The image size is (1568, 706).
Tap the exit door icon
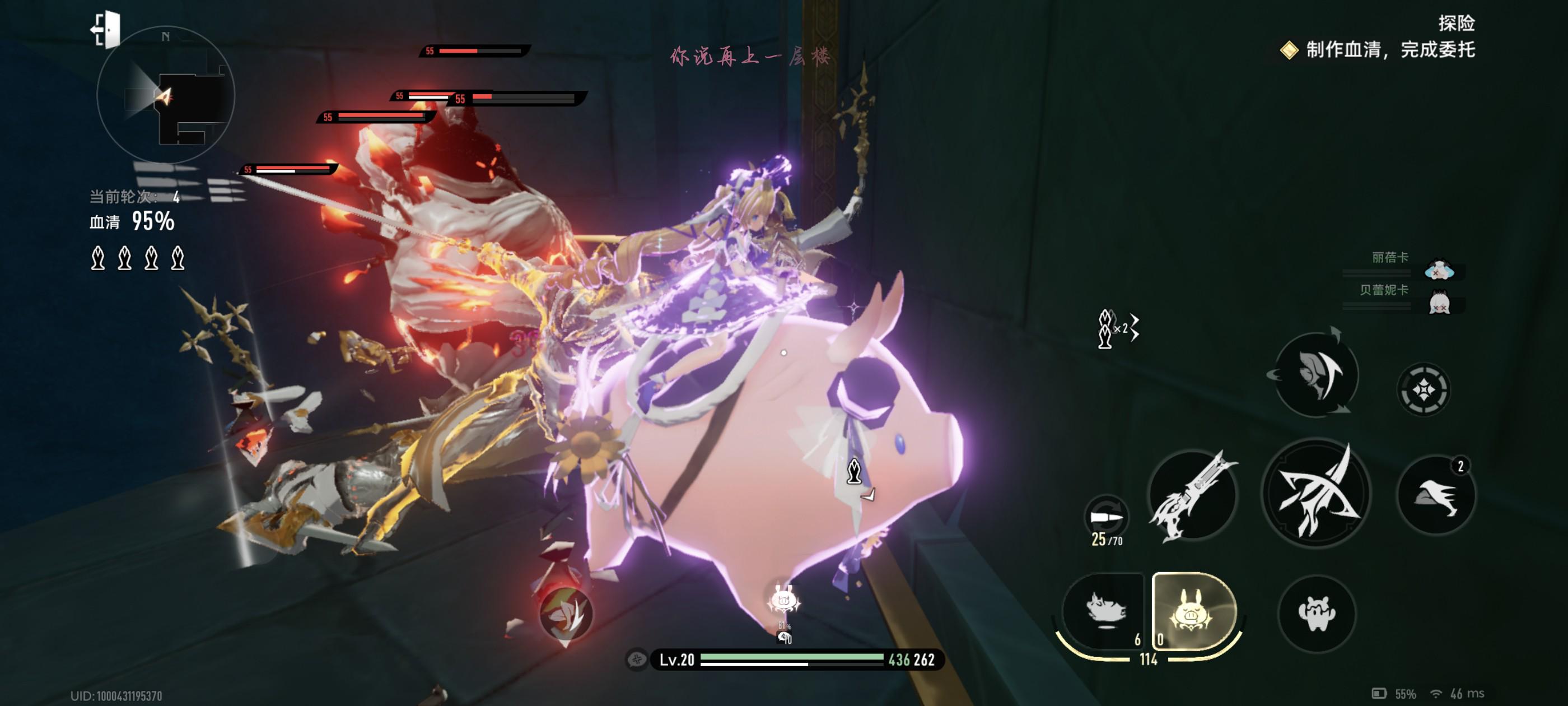pyautogui.click(x=106, y=29)
